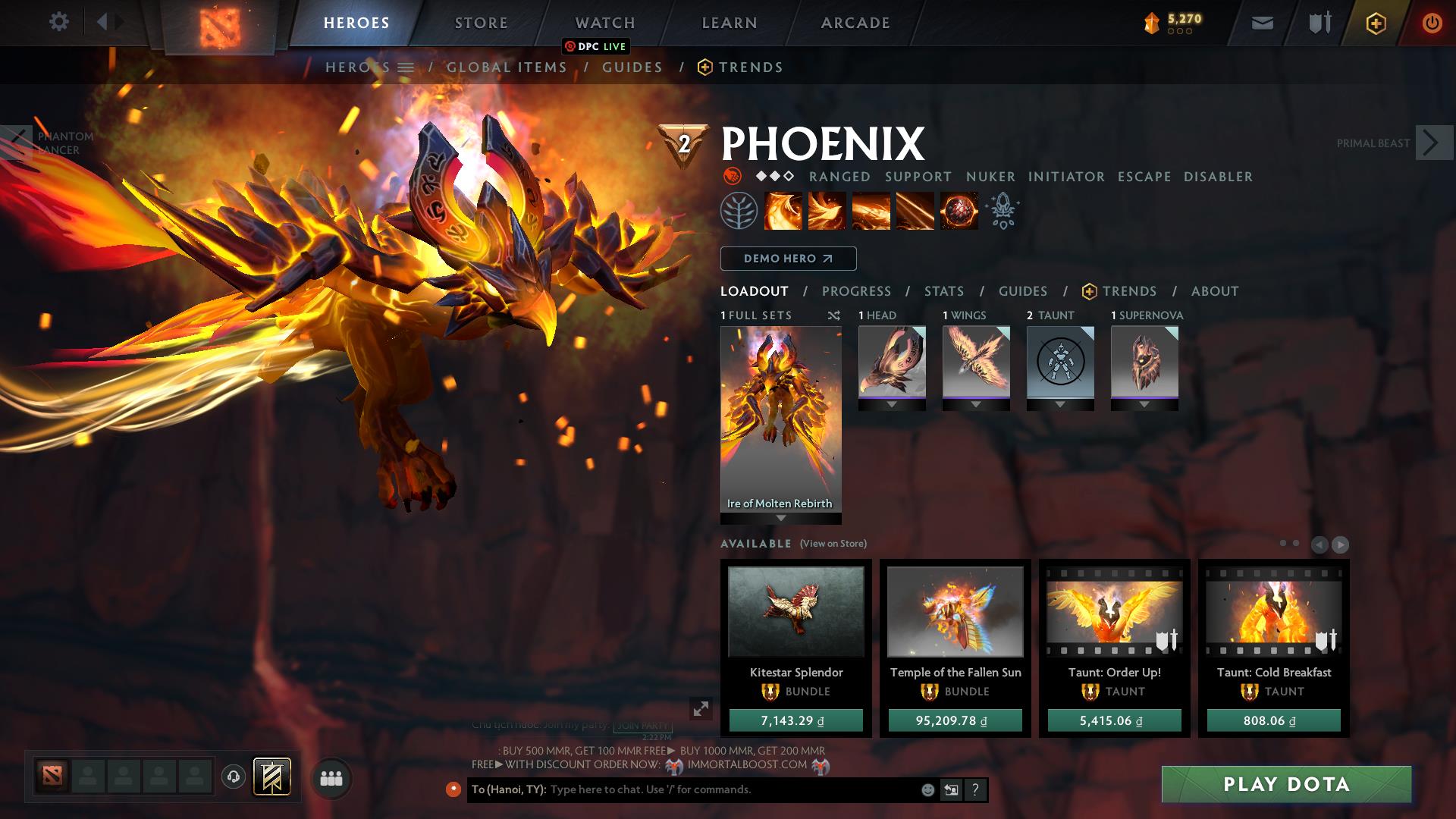
Task: Select the Icarus Dive ability icon
Action: [783, 211]
